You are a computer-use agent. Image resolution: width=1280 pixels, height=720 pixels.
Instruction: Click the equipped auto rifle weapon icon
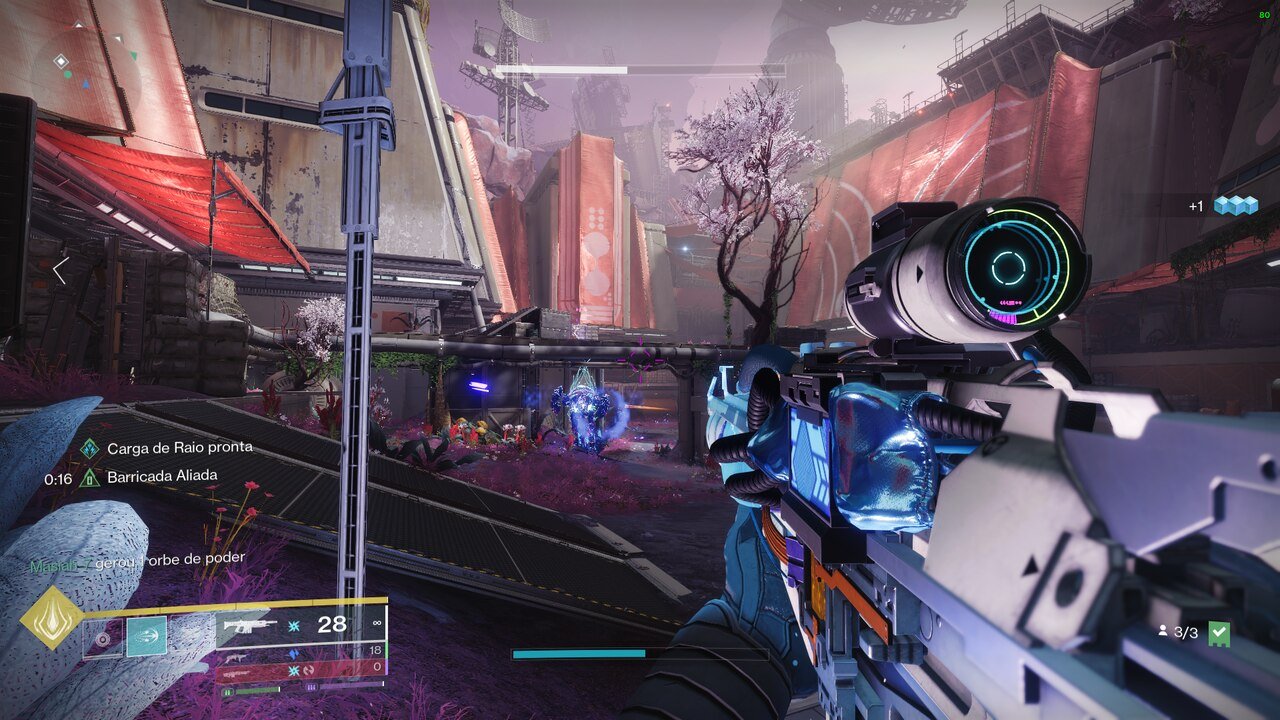[x=250, y=626]
